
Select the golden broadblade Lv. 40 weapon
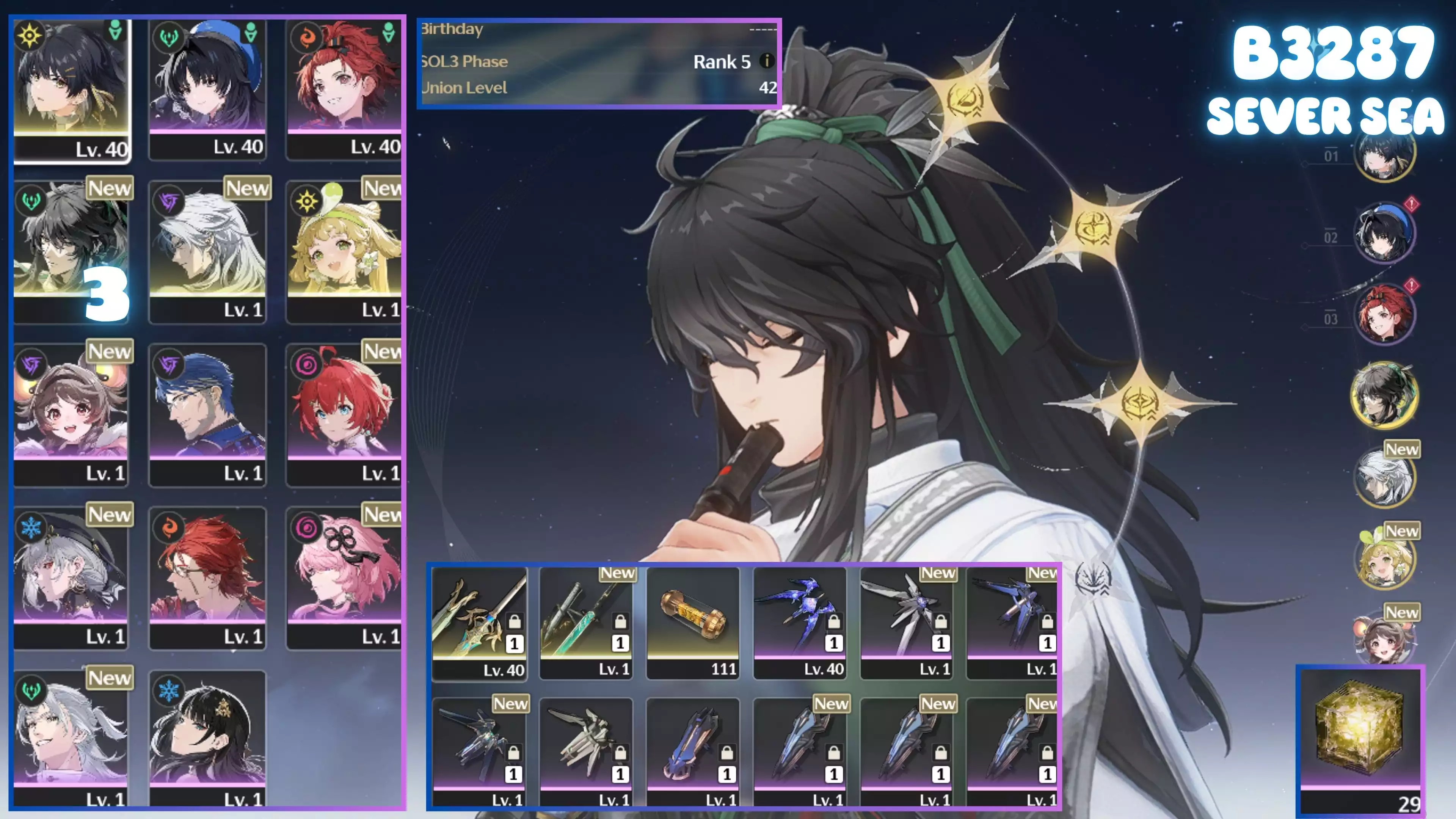pyautogui.click(x=479, y=622)
